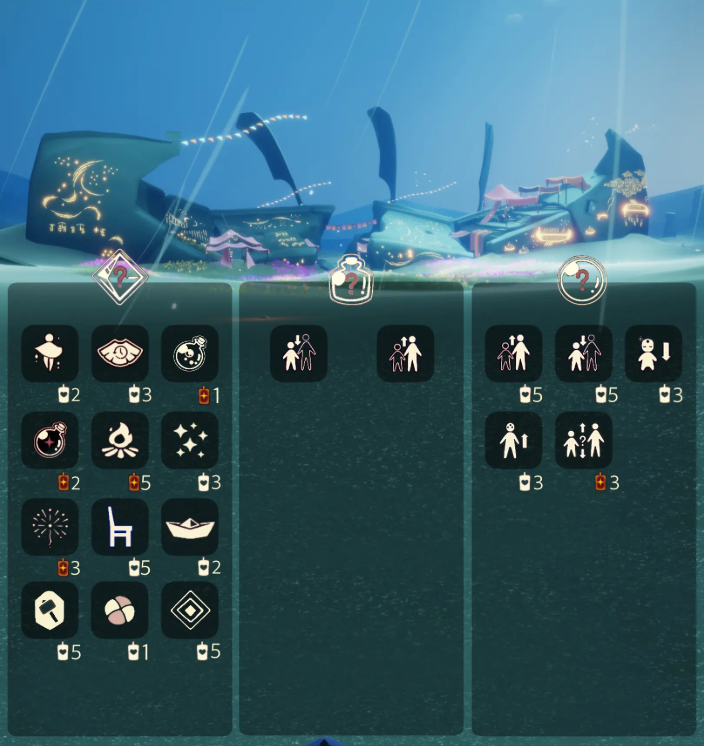Select the sparkle potion icon

click(50, 440)
